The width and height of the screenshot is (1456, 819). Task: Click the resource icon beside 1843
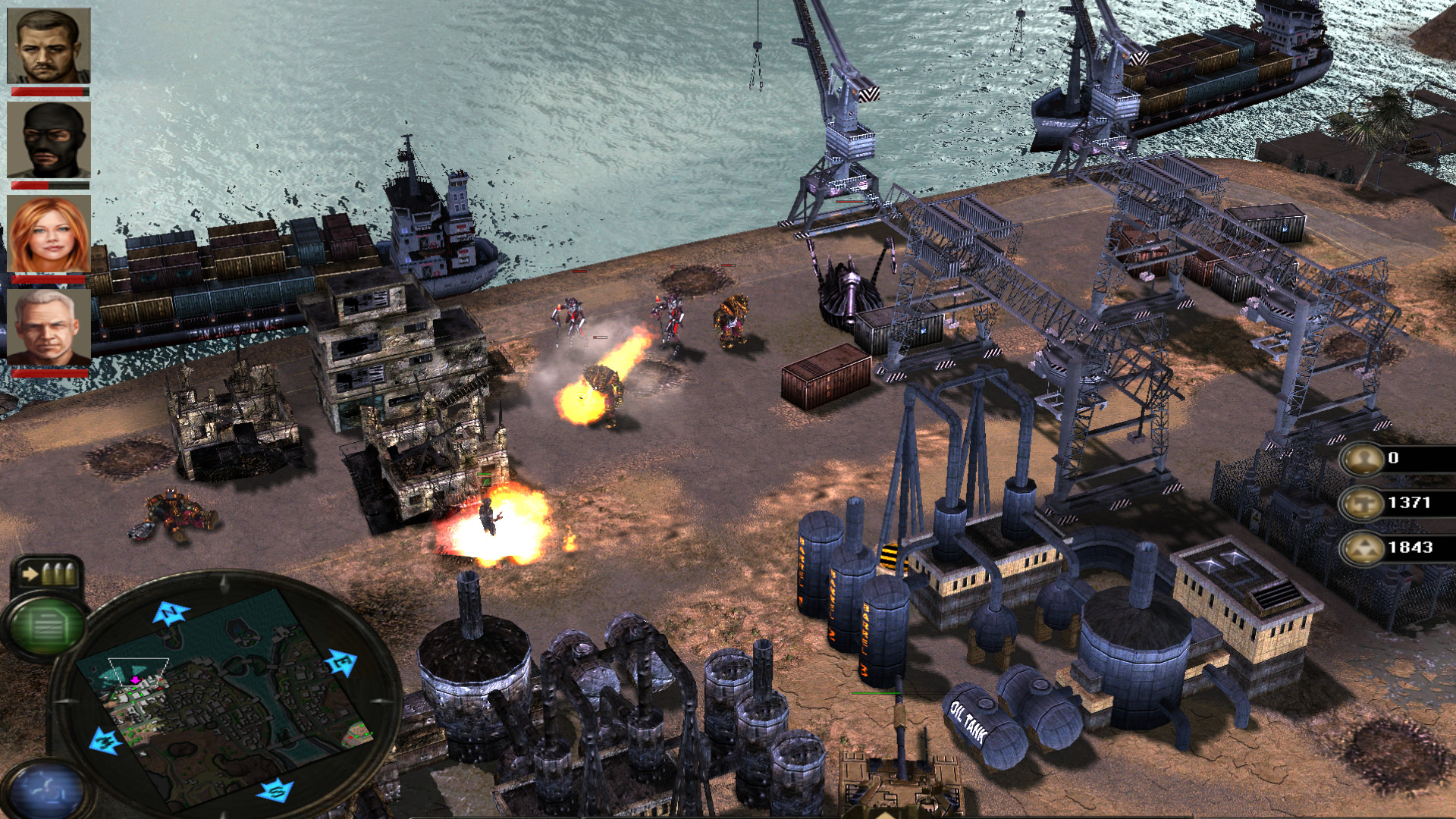pyautogui.click(x=1362, y=548)
